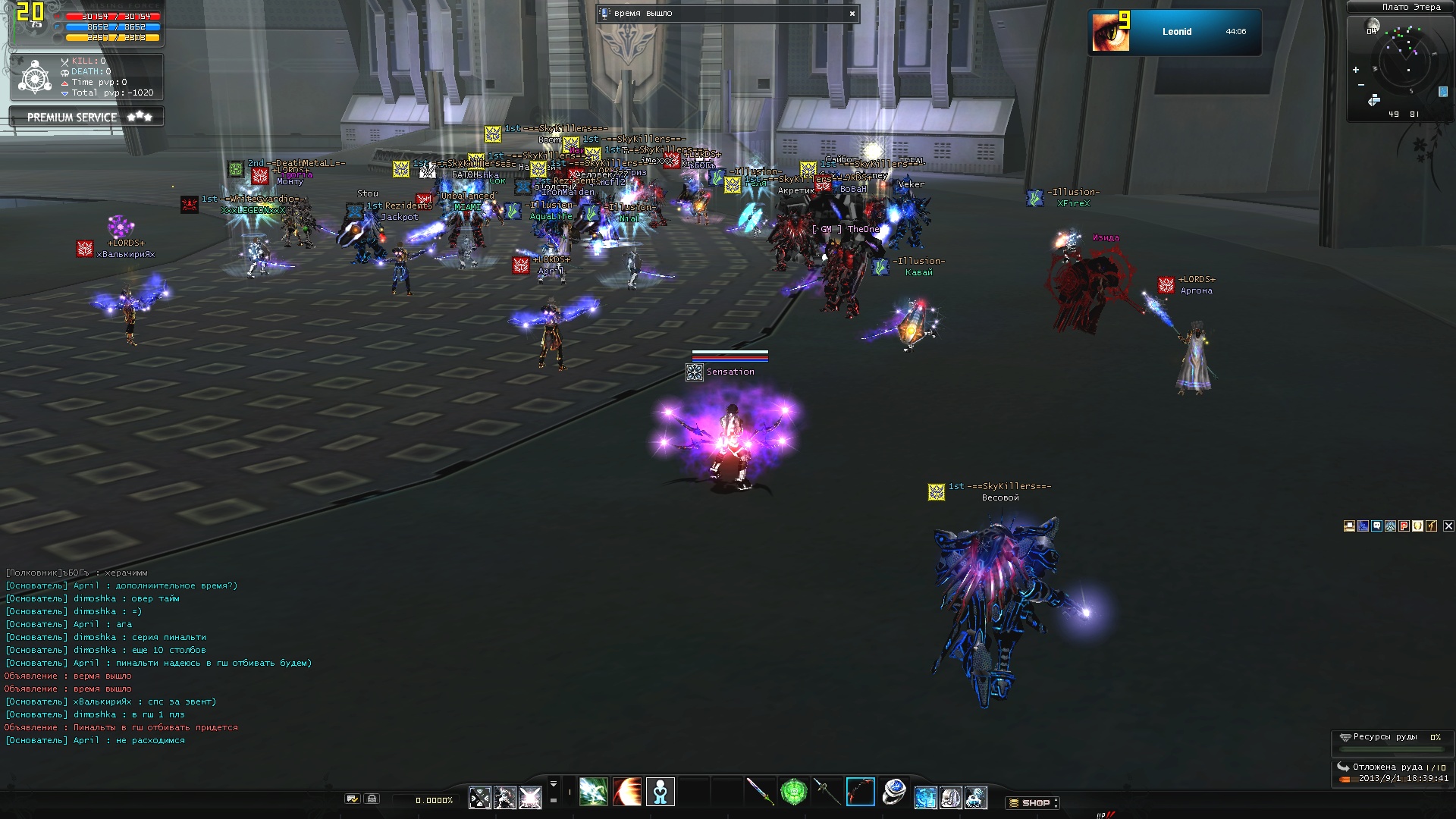Click the red P icon in toolbar
1456x819 pixels.
tap(1404, 526)
